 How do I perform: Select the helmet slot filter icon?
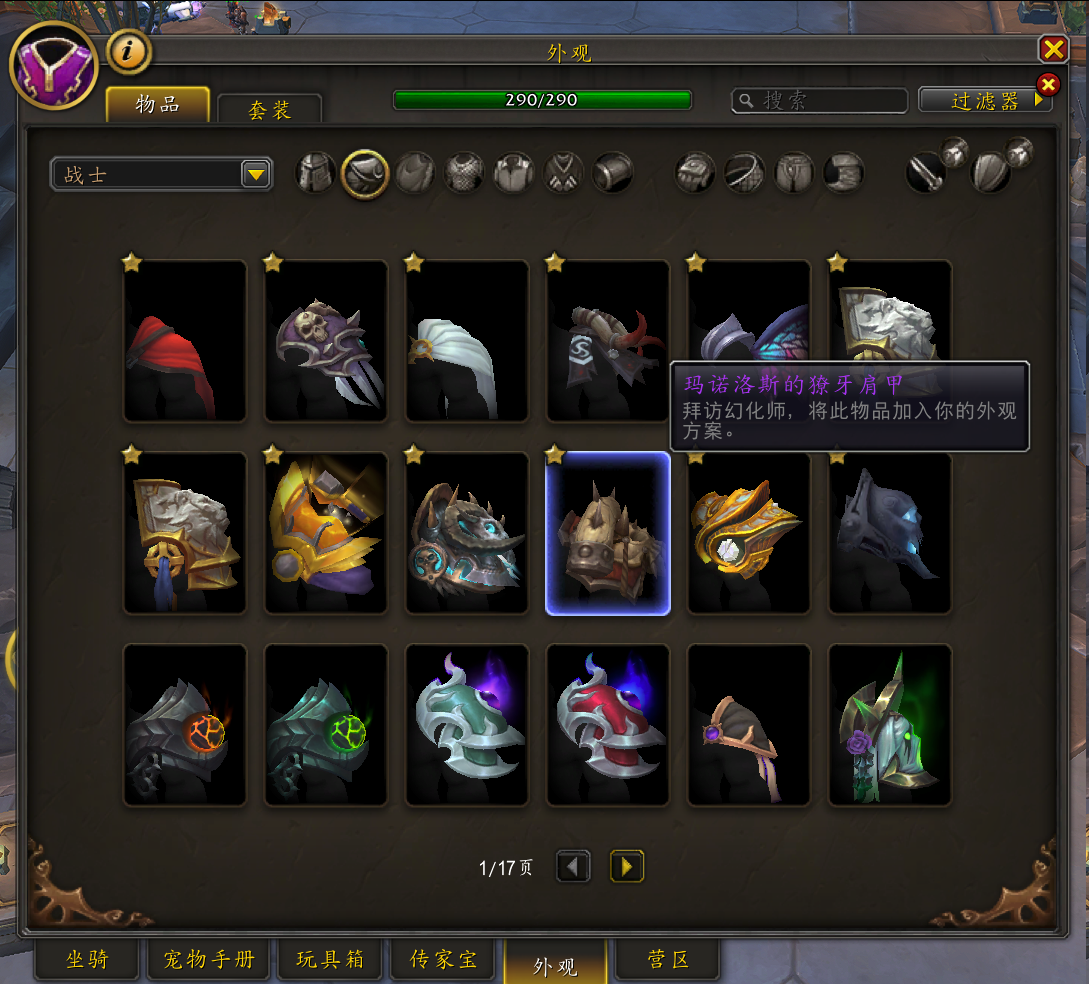(316, 173)
